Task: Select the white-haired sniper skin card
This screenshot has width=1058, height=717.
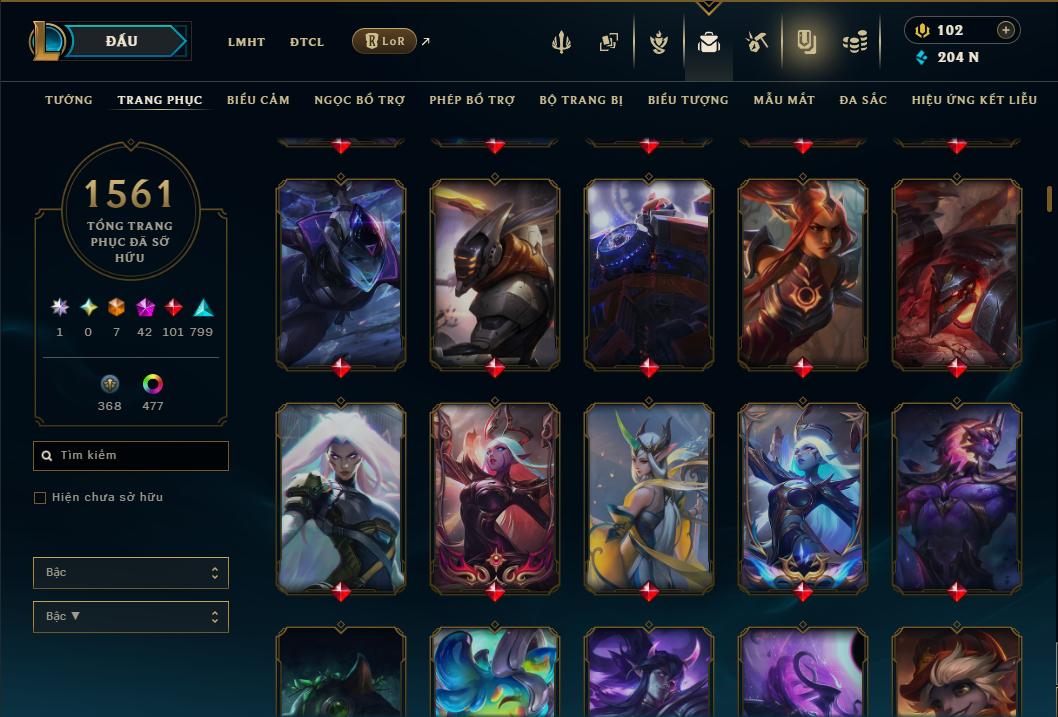Action: pos(341,495)
